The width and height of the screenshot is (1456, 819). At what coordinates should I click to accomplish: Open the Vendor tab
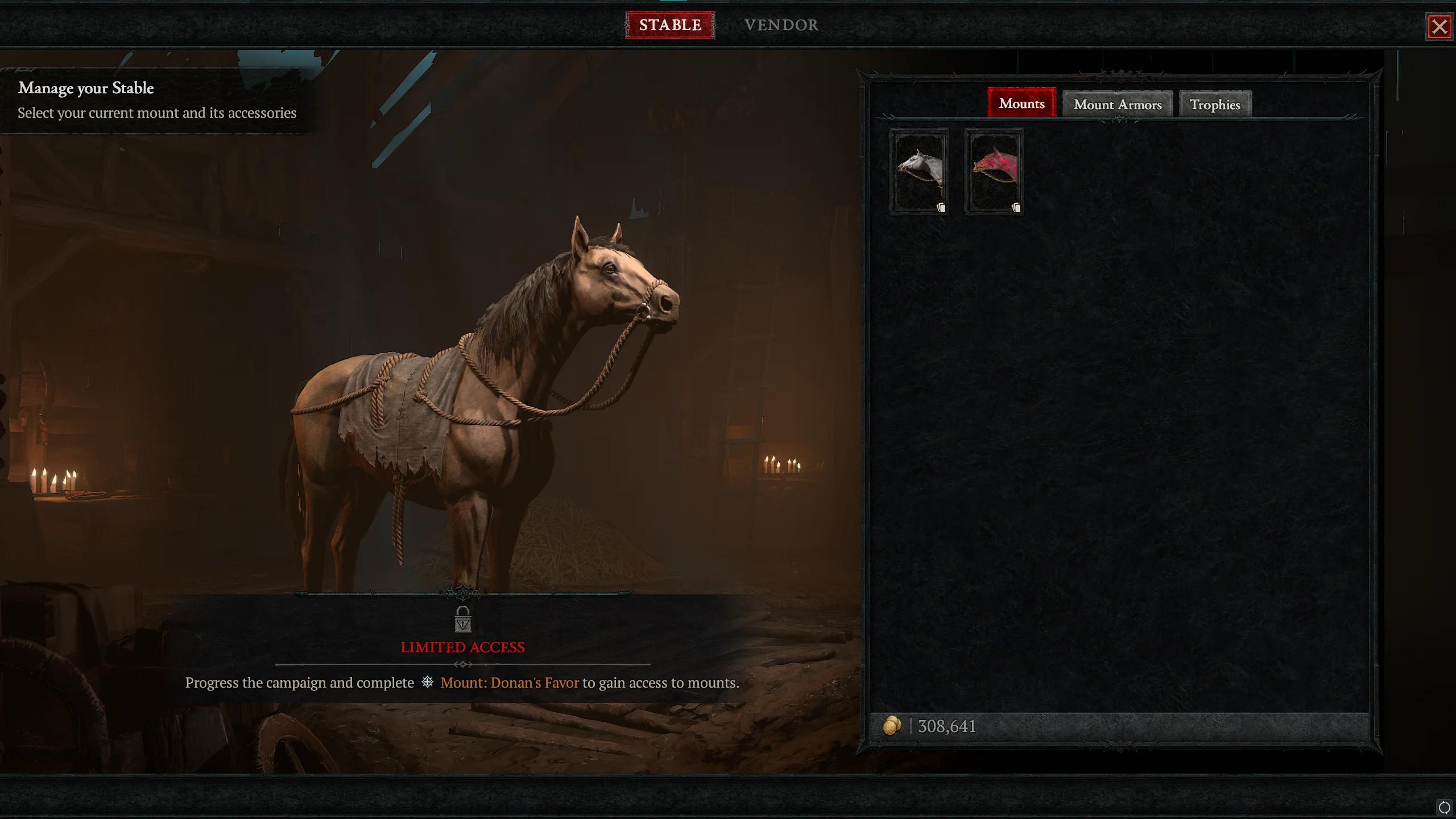click(x=781, y=25)
